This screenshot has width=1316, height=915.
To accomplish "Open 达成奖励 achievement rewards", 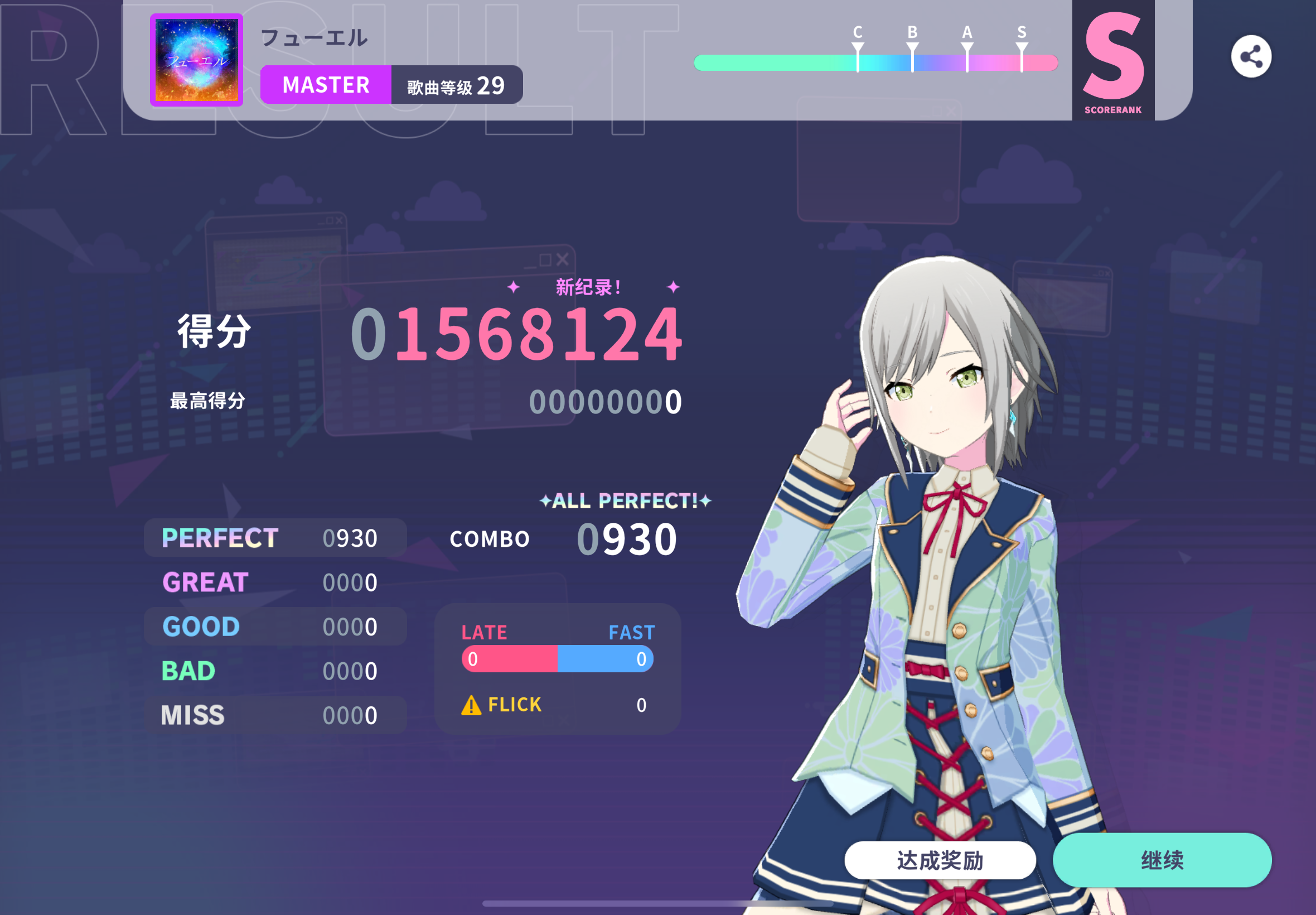I will point(941,860).
